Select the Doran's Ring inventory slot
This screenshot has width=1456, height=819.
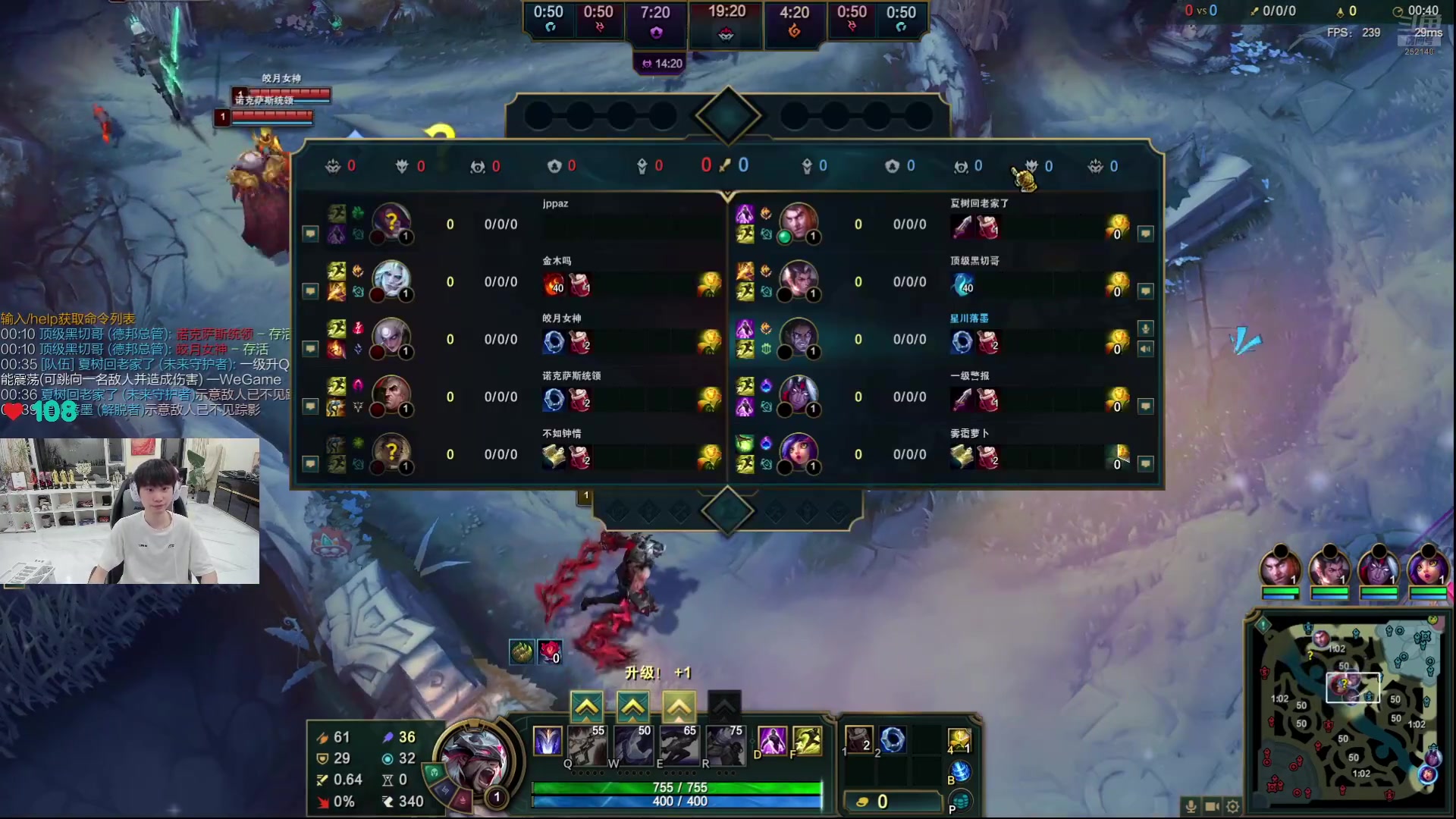pos(893,739)
